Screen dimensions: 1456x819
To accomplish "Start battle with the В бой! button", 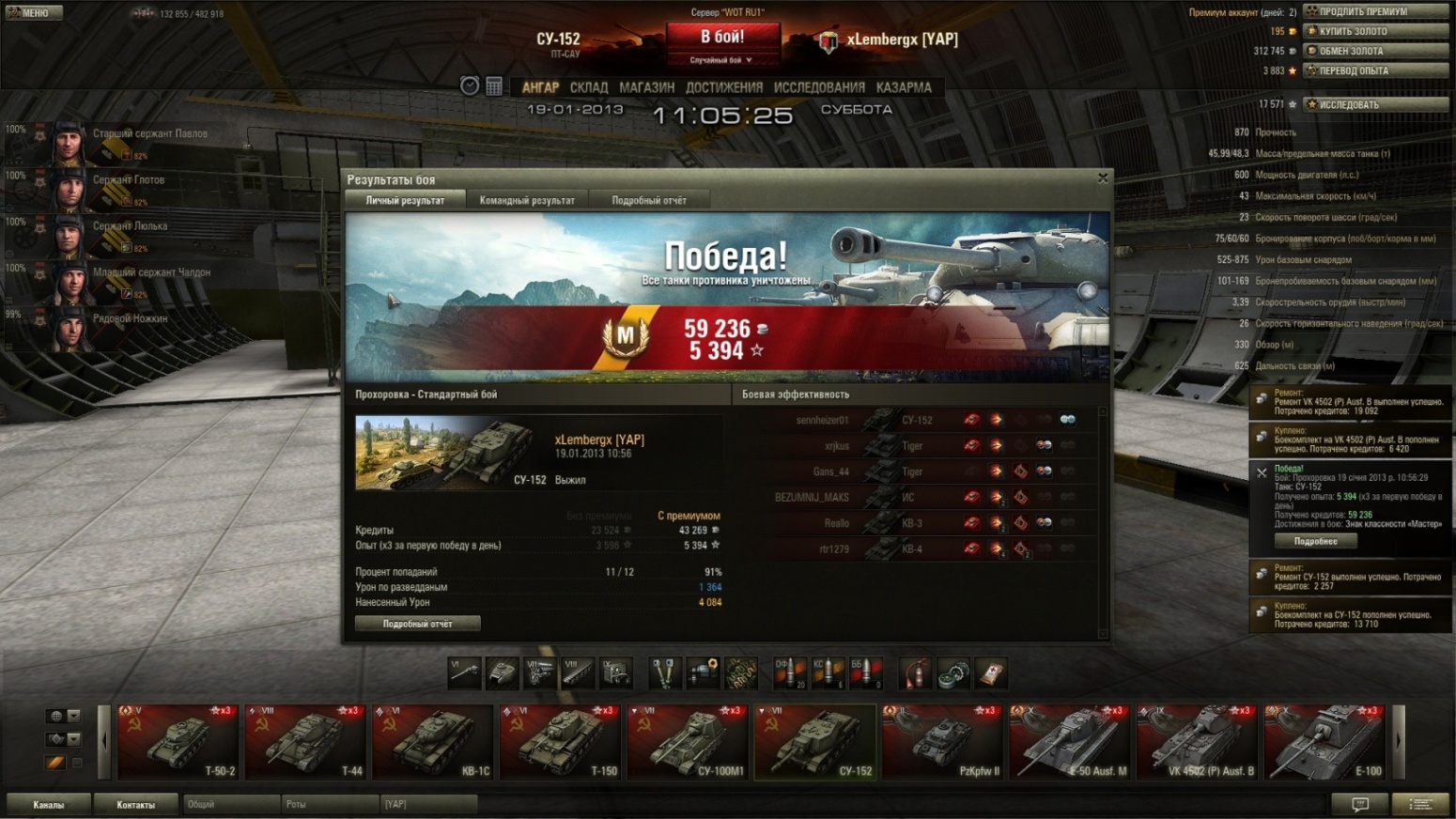I will (x=722, y=38).
